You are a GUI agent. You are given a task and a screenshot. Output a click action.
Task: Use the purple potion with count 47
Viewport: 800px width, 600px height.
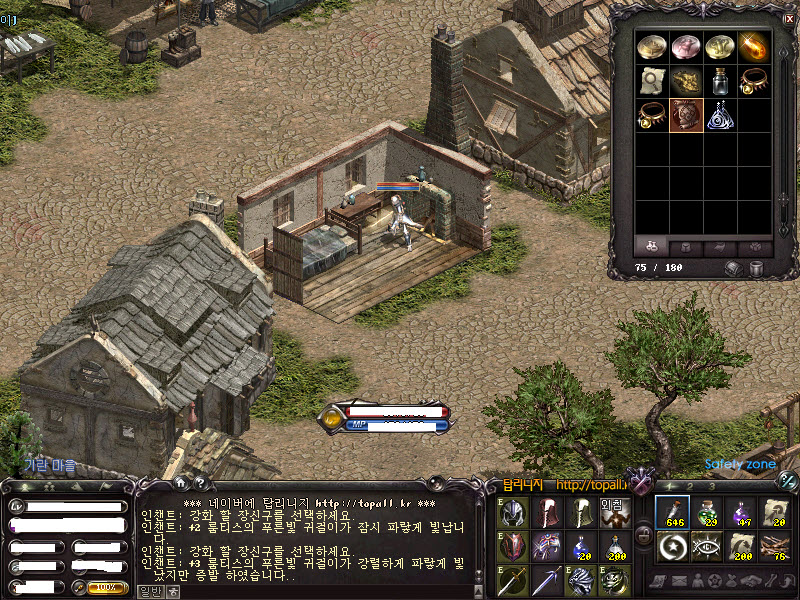coord(741,513)
